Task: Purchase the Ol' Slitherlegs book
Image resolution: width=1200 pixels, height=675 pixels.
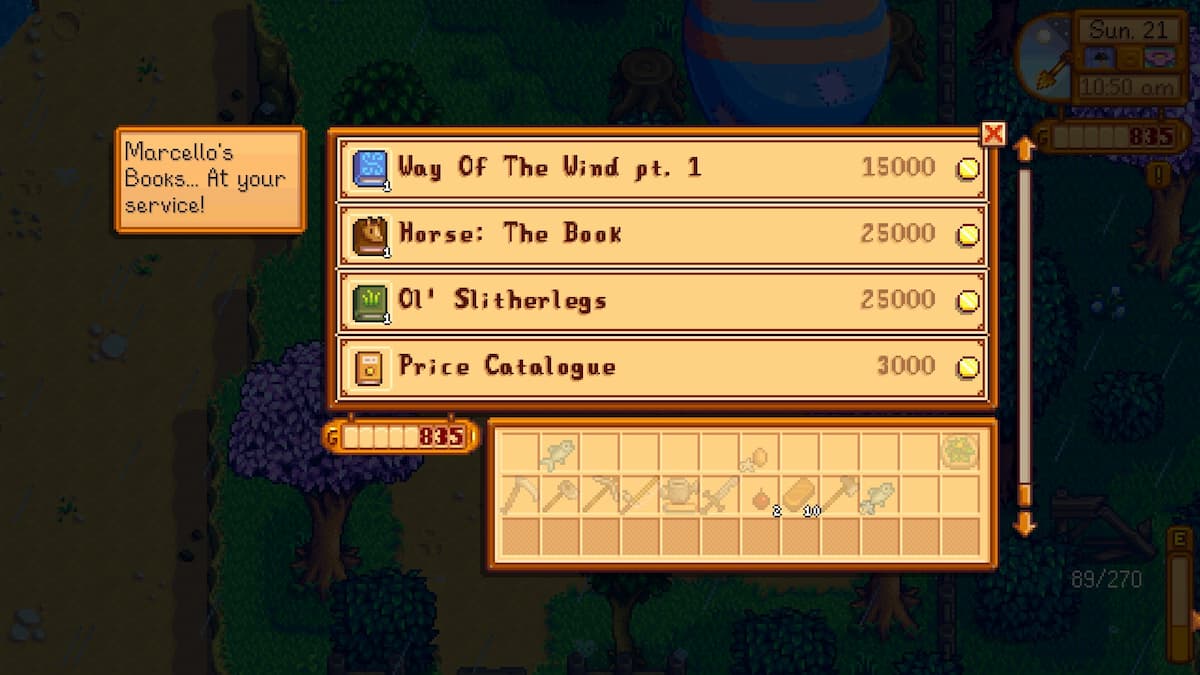Action: coord(660,301)
